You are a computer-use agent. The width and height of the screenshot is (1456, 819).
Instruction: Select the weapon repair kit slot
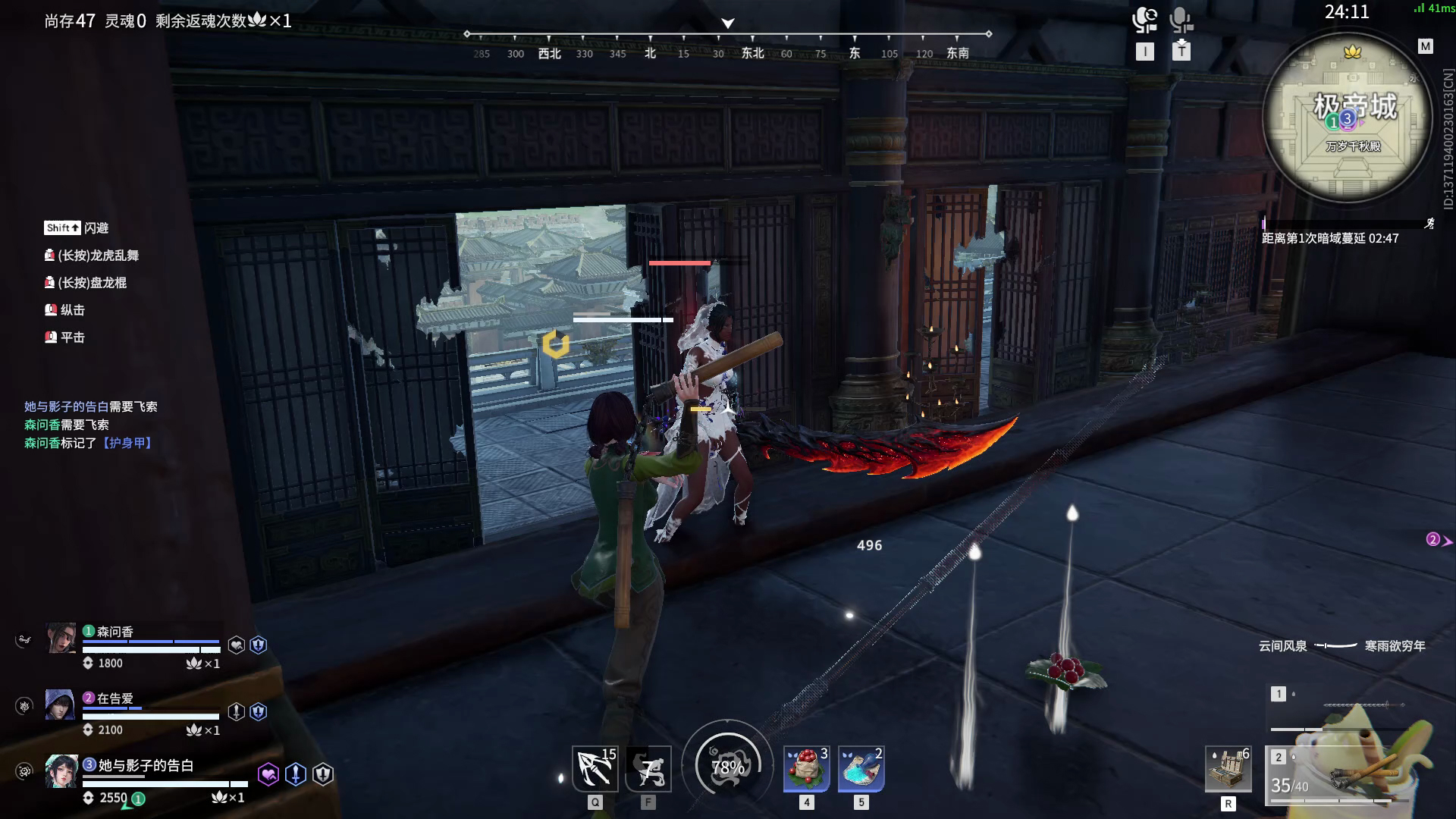pyautogui.click(x=1228, y=768)
